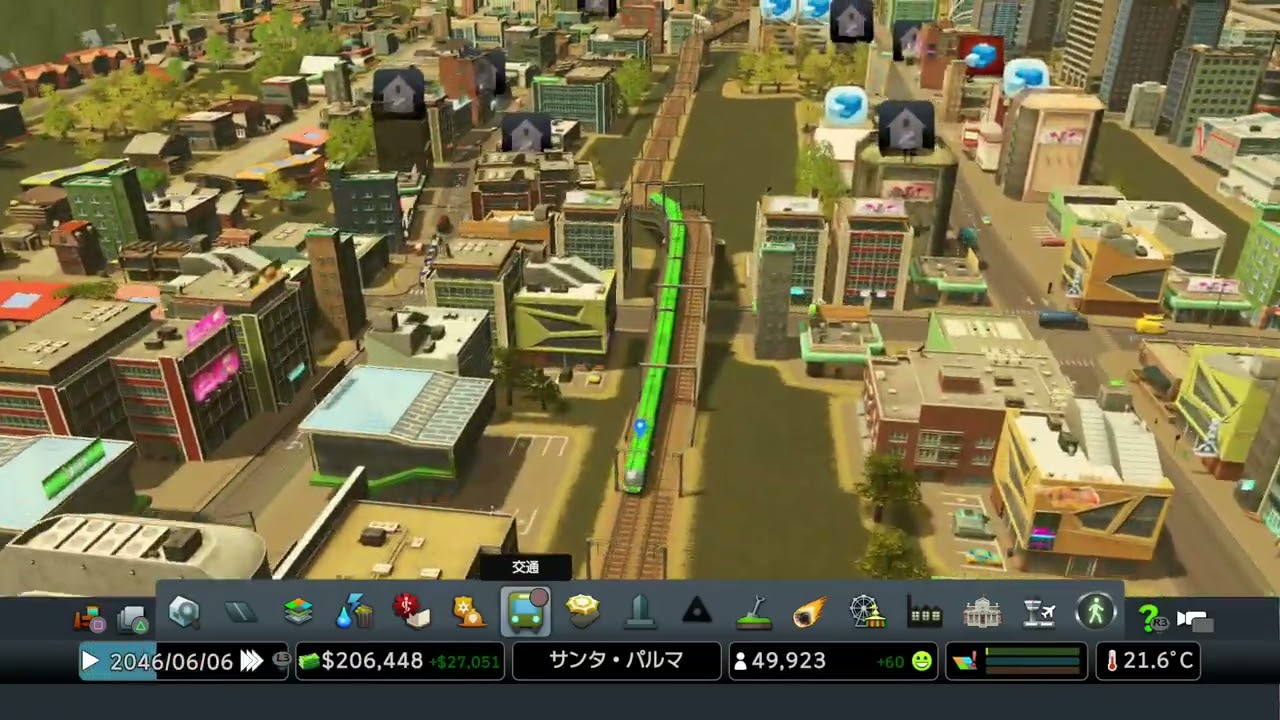Viewport: 1280px width, 720px height.
Task: Choose the landscaping shovel tool
Action: click(x=753, y=612)
